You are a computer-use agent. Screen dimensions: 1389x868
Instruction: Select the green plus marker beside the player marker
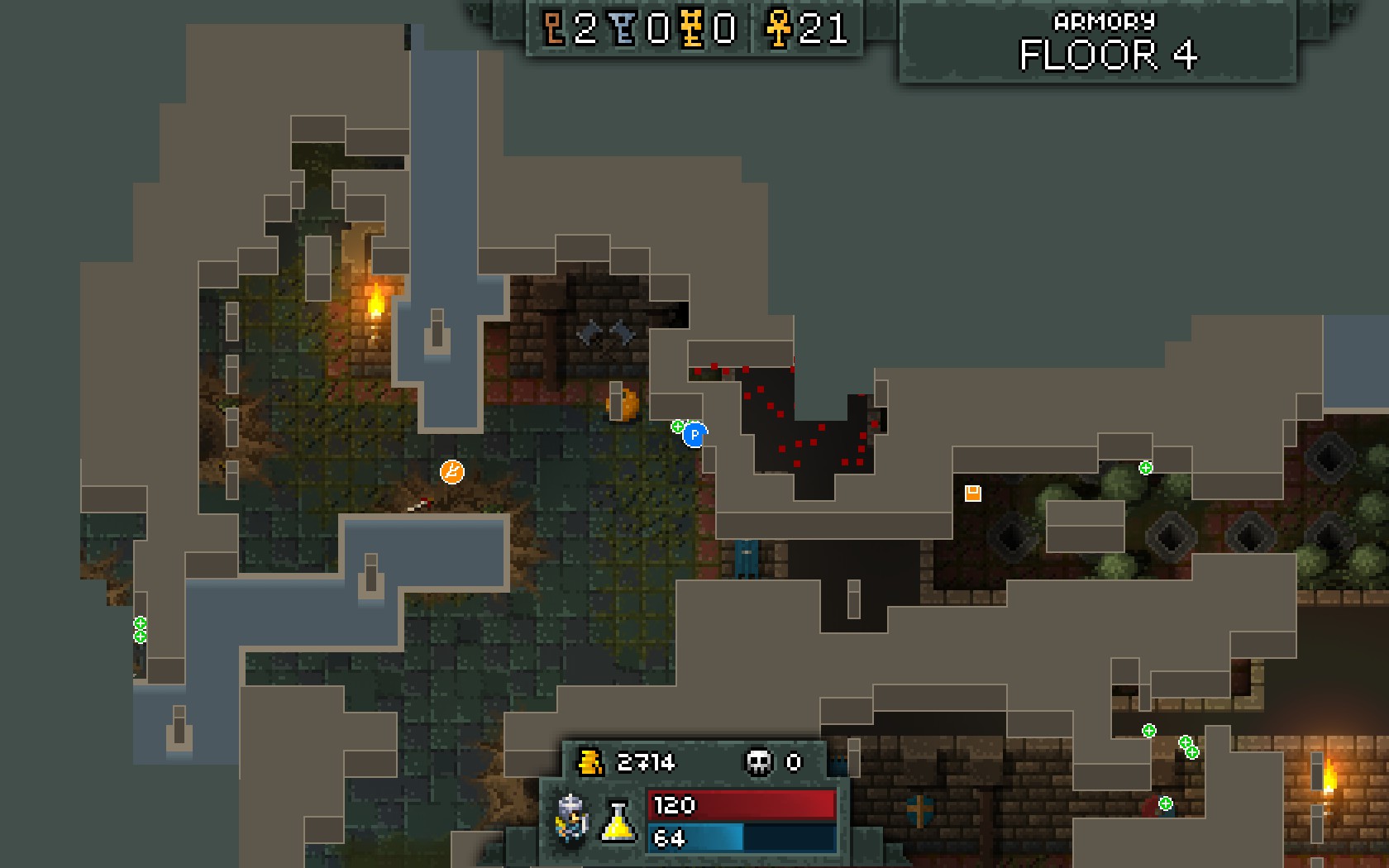point(677,427)
